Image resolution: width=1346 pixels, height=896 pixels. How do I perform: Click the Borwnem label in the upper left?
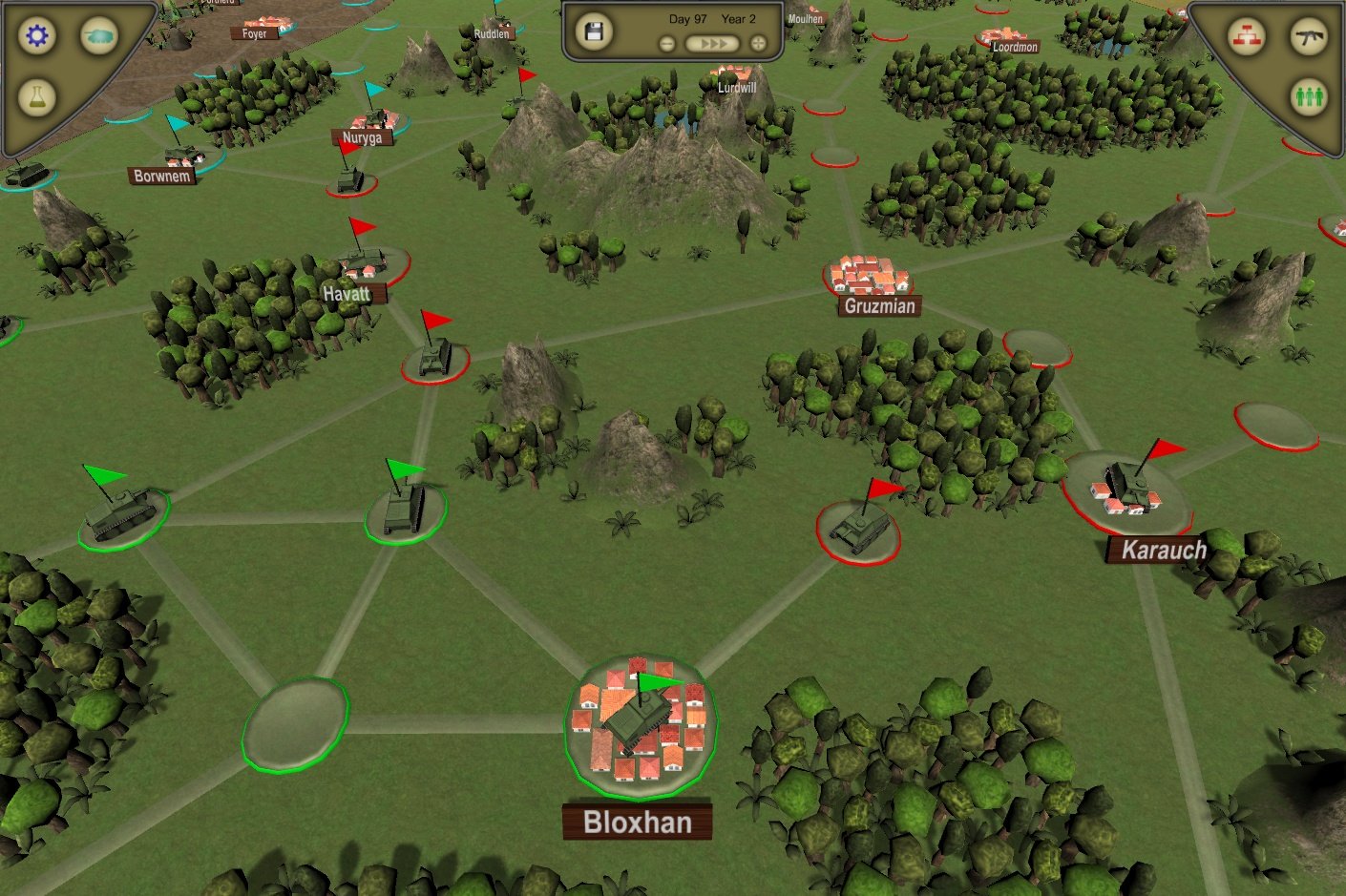(x=161, y=175)
